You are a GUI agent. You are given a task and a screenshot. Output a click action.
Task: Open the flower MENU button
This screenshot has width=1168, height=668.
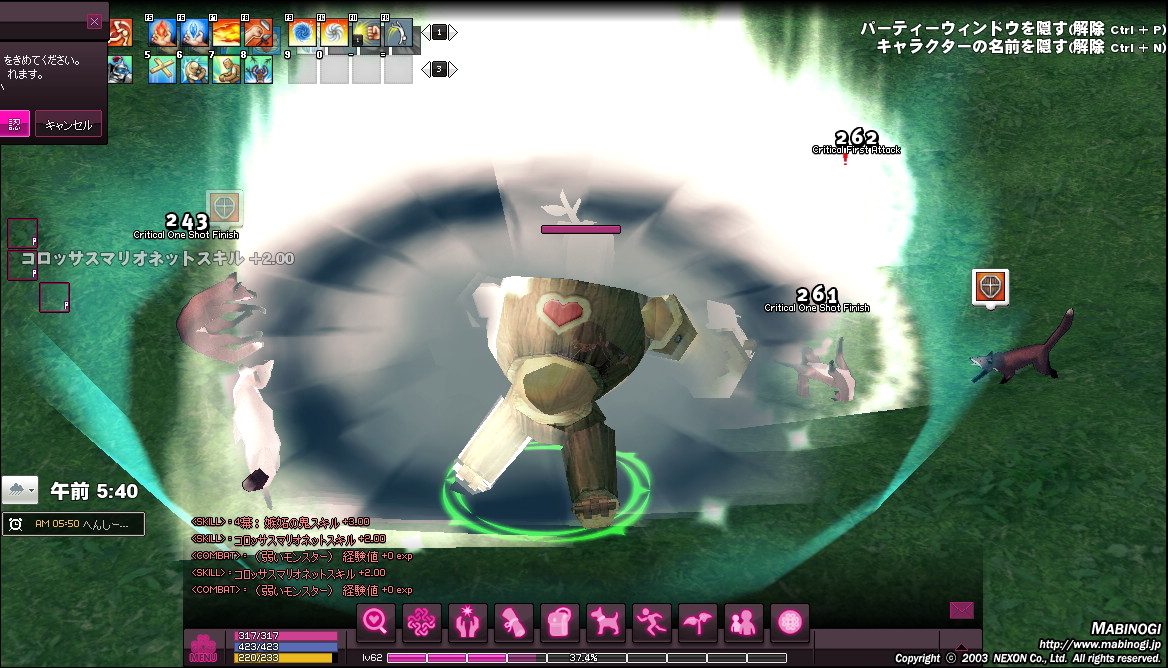coord(203,647)
